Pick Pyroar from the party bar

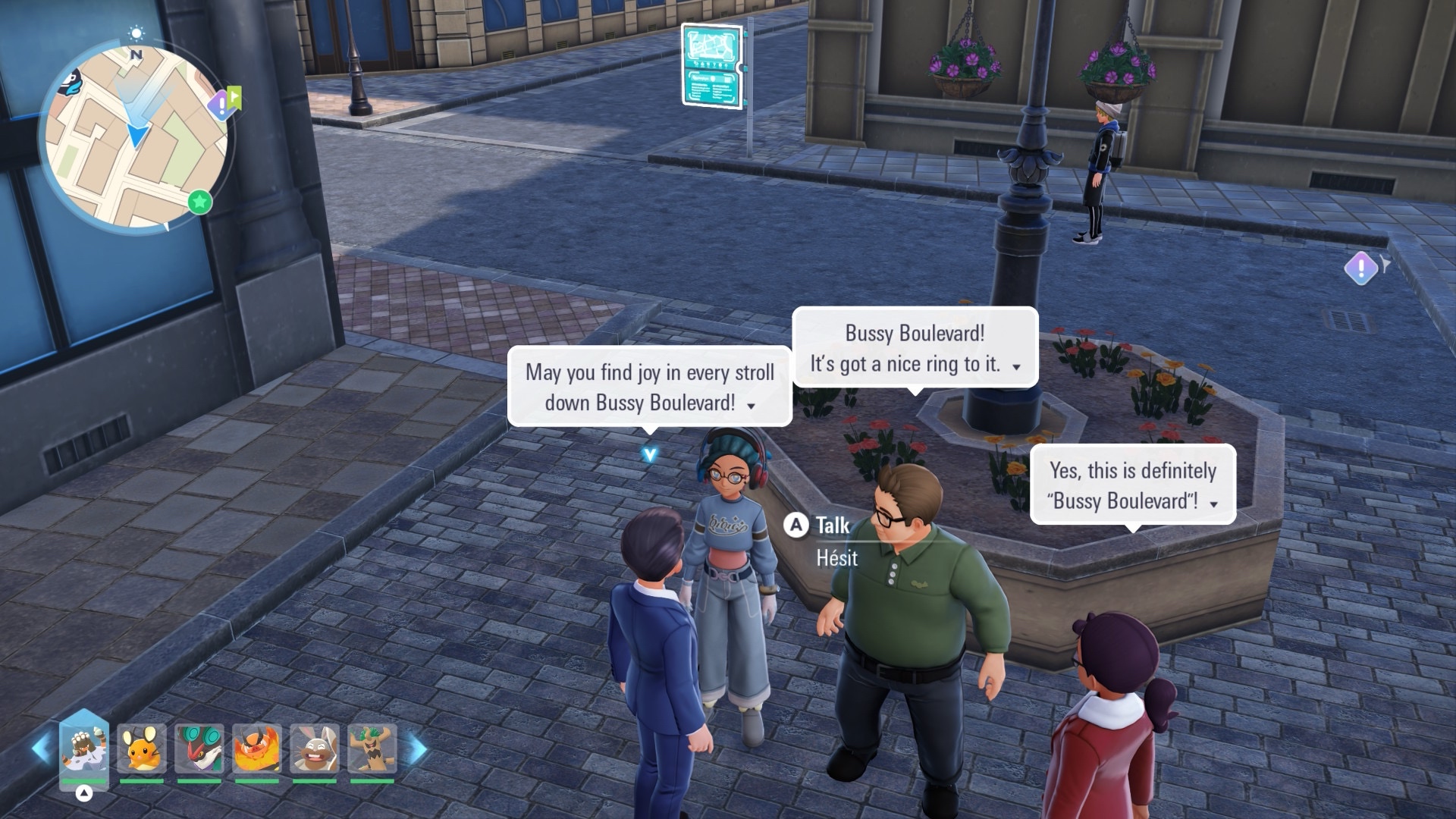[257, 748]
